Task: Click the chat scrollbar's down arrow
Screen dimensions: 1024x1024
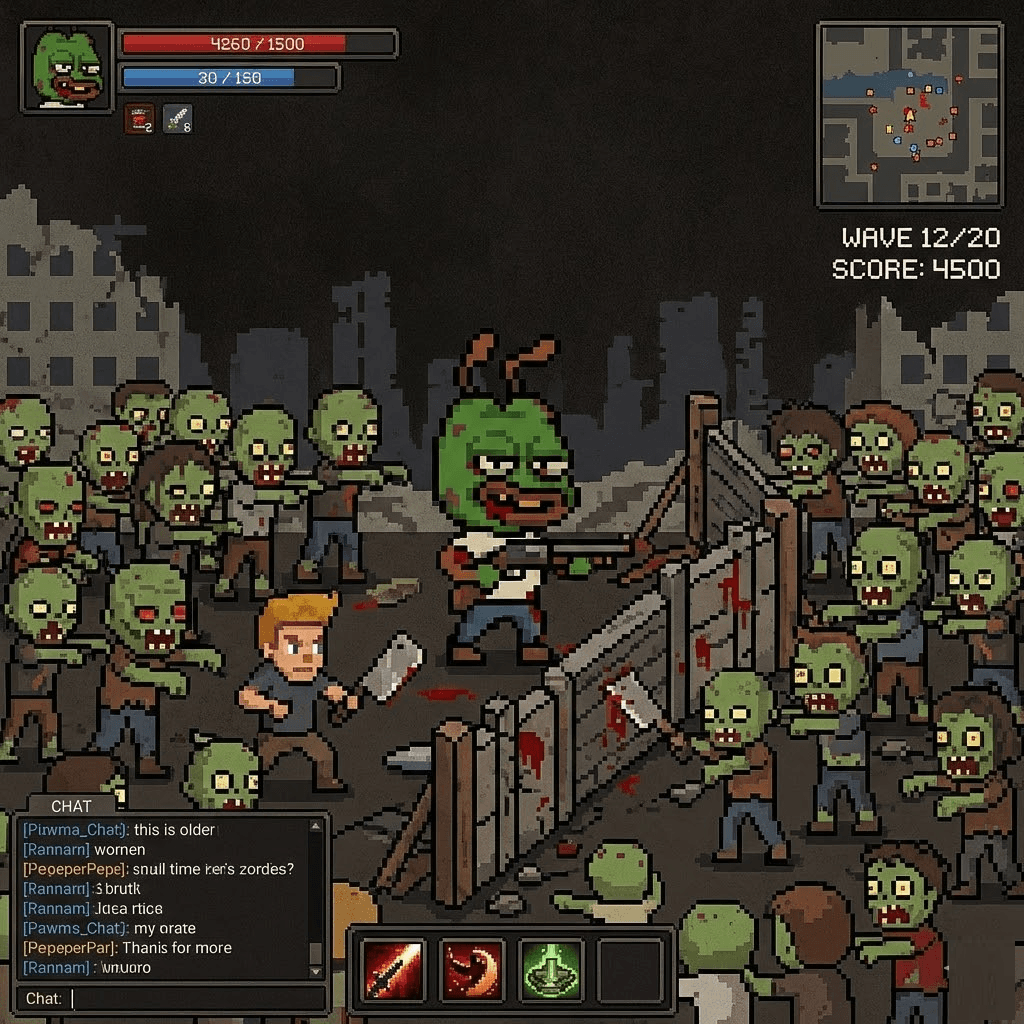Action: [x=316, y=971]
